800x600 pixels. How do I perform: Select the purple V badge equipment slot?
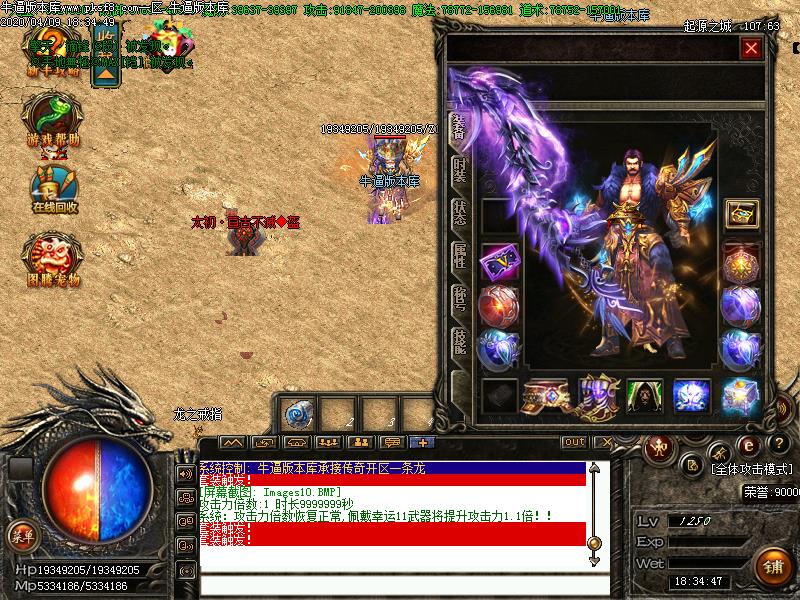point(498,263)
